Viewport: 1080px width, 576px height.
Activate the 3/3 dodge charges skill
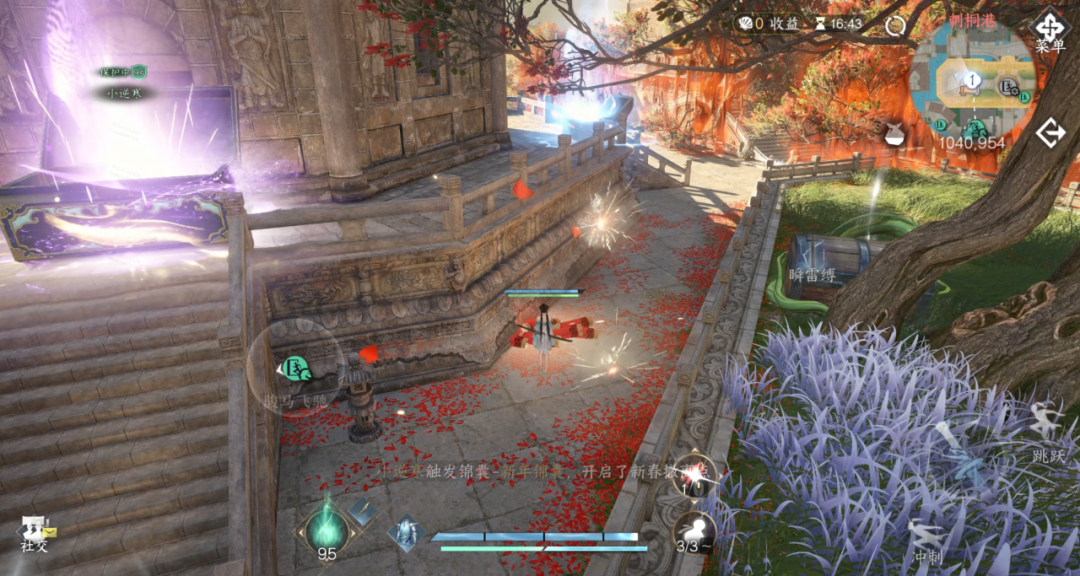coord(693,533)
